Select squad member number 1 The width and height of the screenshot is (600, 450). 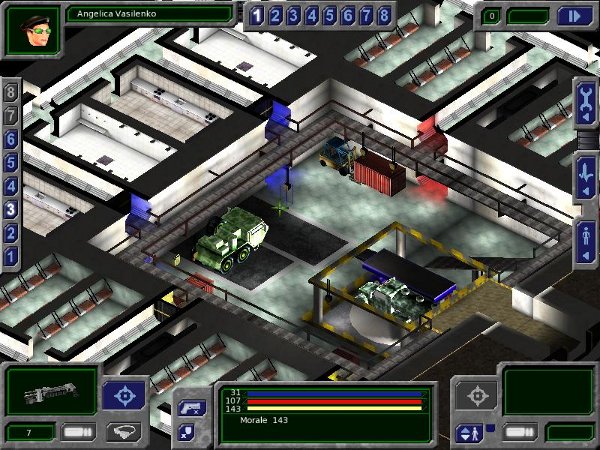[x=257, y=15]
